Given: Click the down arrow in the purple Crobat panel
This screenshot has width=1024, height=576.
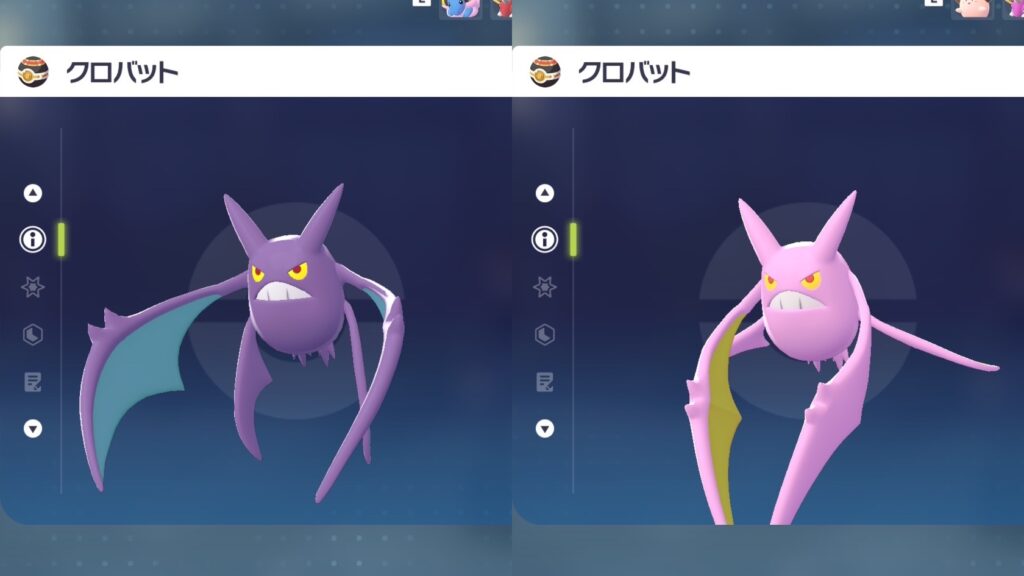Looking at the screenshot, I should coord(33,428).
